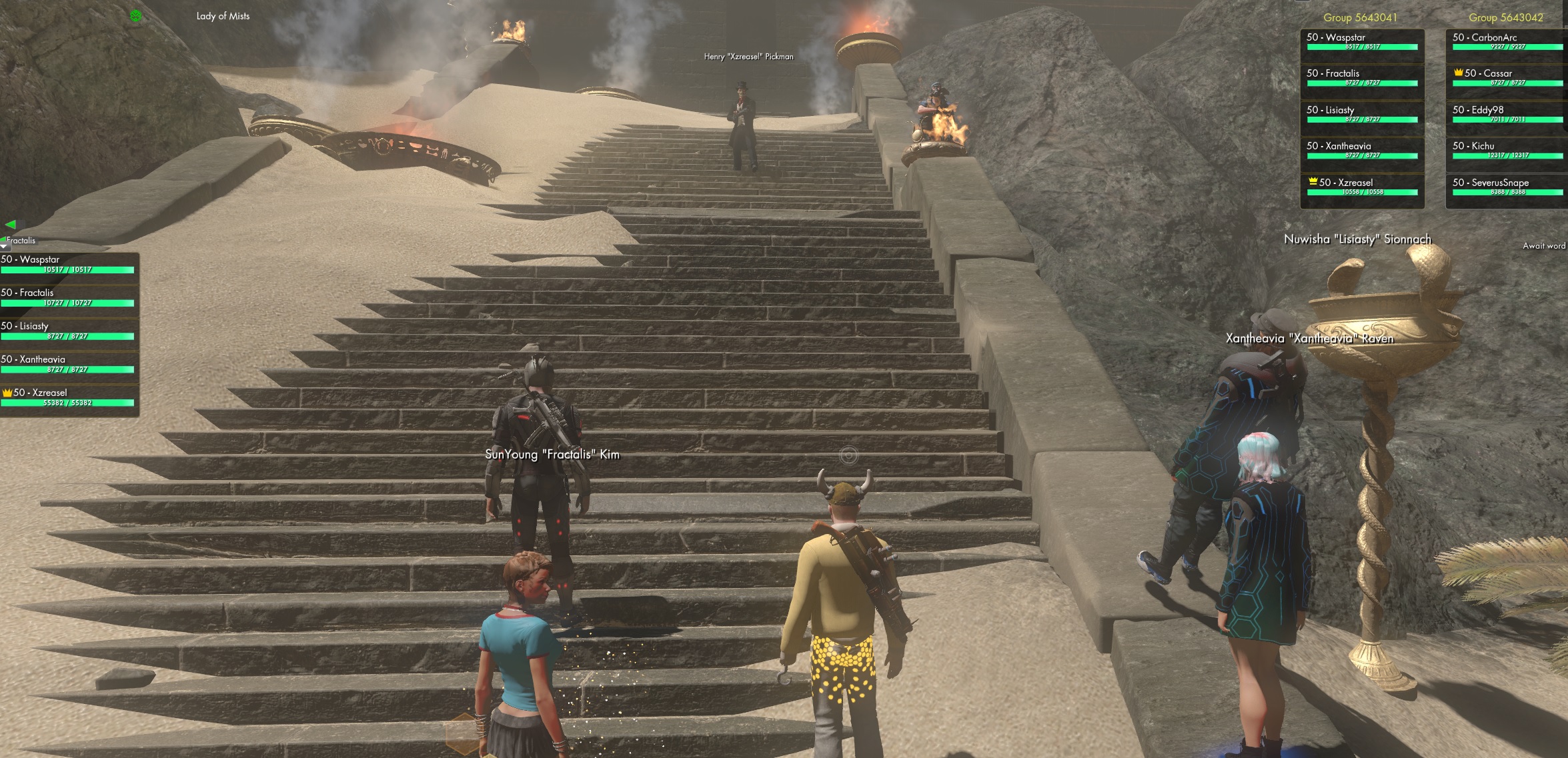The width and height of the screenshot is (1568, 758).
Task: Click the Group 5643042 header
Action: [1505, 18]
